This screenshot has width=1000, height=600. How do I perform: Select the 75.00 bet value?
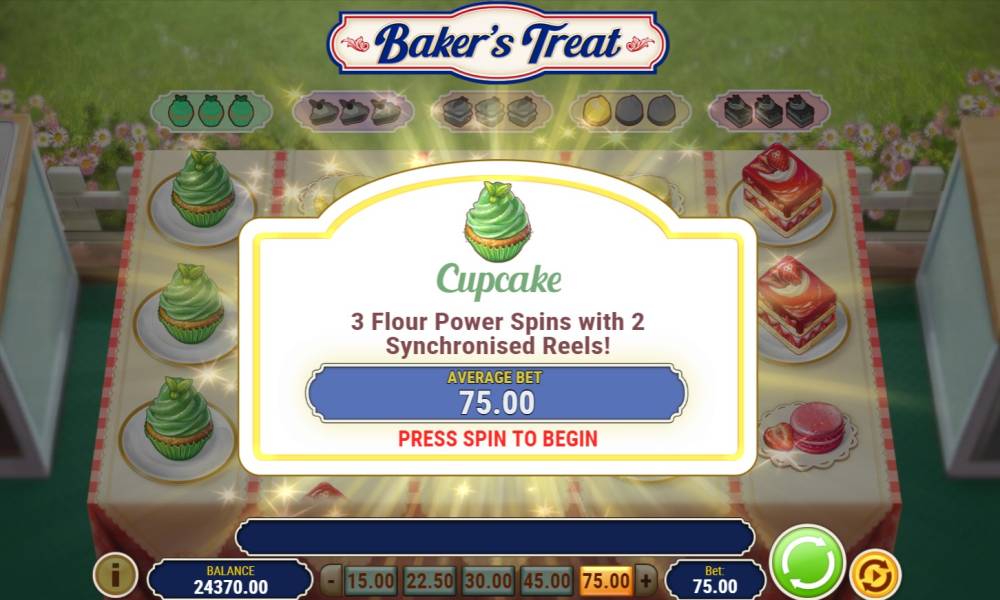(x=606, y=580)
